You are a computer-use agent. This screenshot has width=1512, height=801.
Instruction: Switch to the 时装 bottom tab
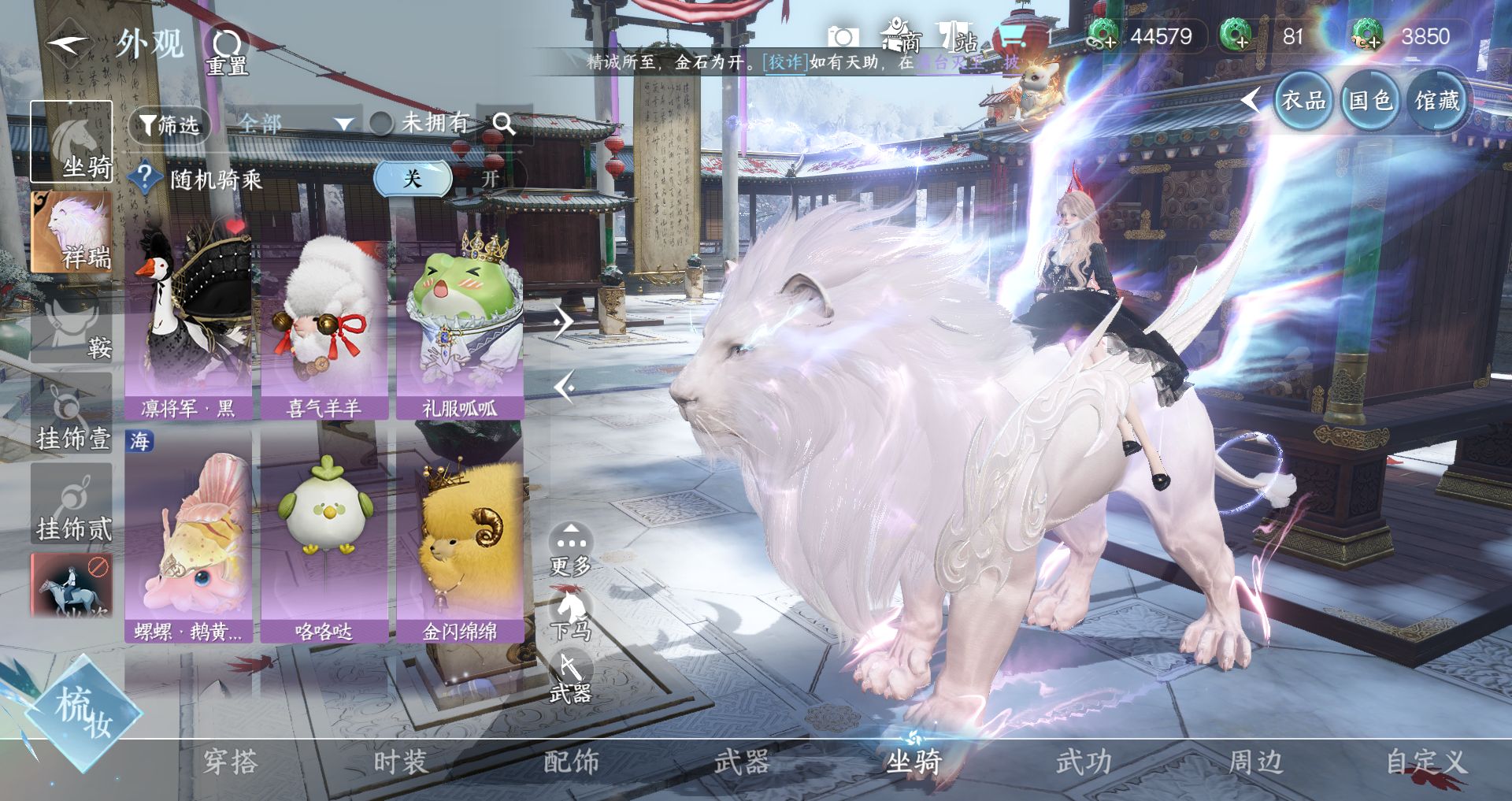pyautogui.click(x=400, y=762)
